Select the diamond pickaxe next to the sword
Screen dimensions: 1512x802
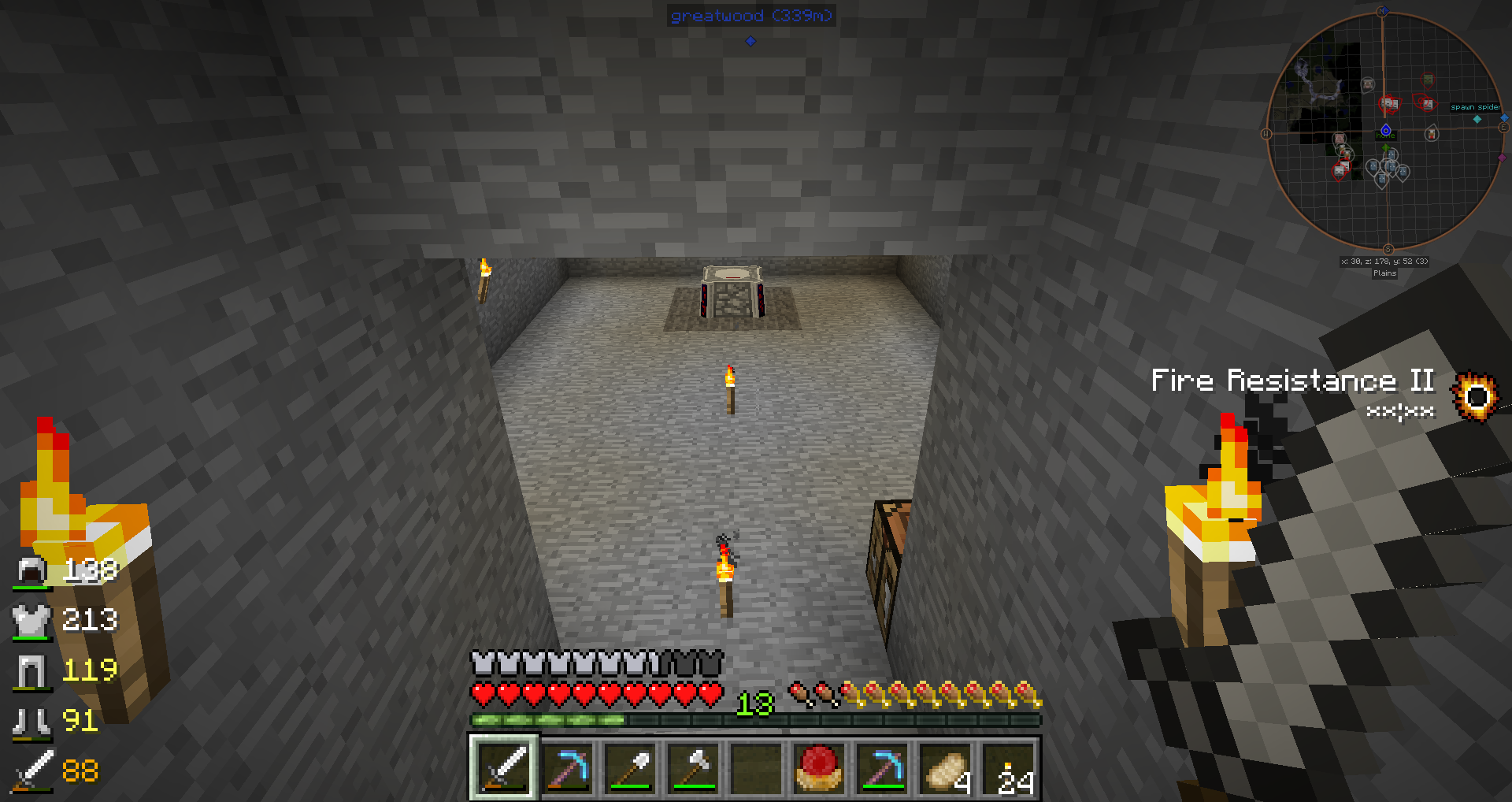tap(567, 767)
